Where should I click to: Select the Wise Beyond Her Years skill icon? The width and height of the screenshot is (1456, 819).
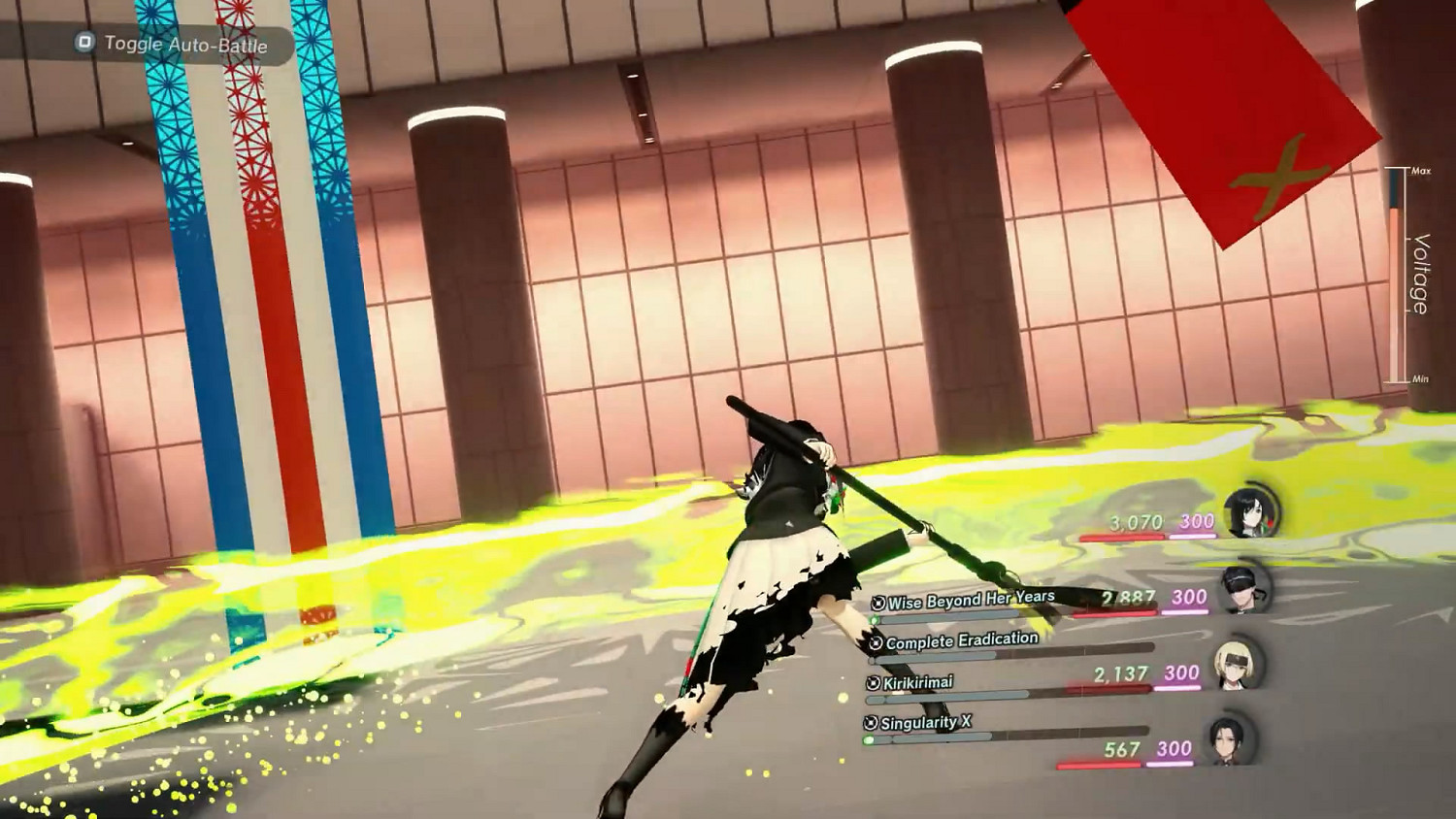pos(877,601)
